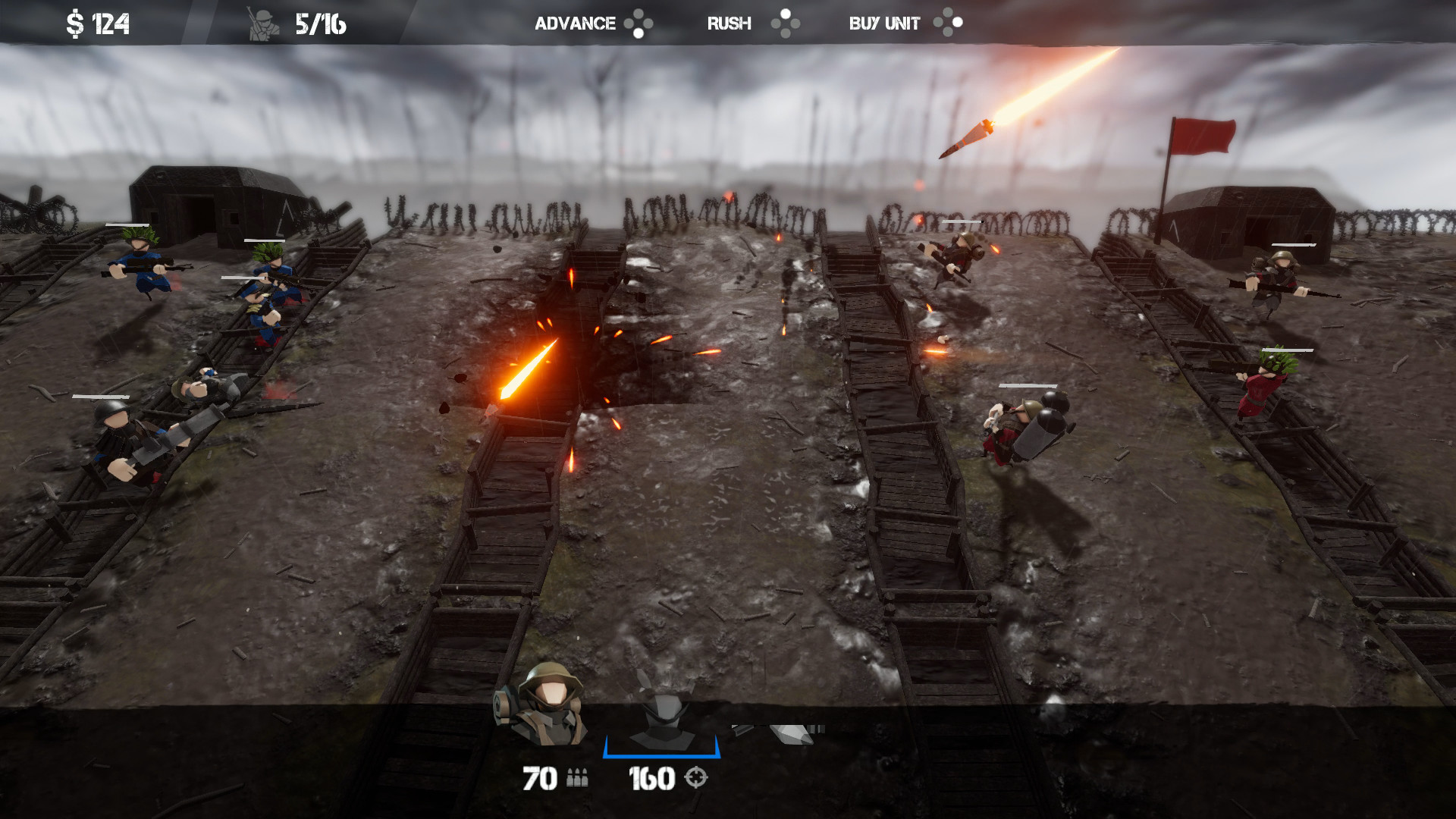This screenshot has width=1456, height=819.
Task: Click the ADVANCE command label
Action: [575, 23]
